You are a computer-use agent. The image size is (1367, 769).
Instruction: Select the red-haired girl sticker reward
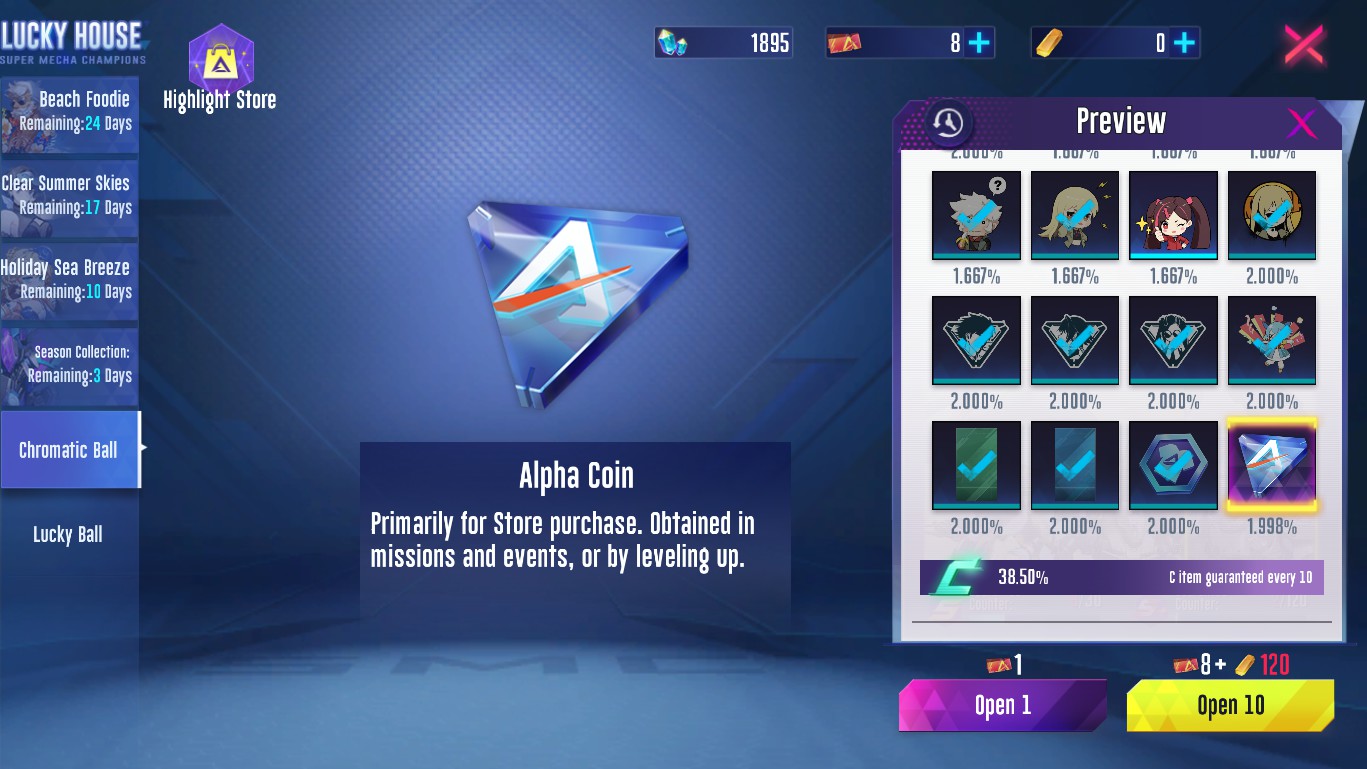click(1173, 215)
